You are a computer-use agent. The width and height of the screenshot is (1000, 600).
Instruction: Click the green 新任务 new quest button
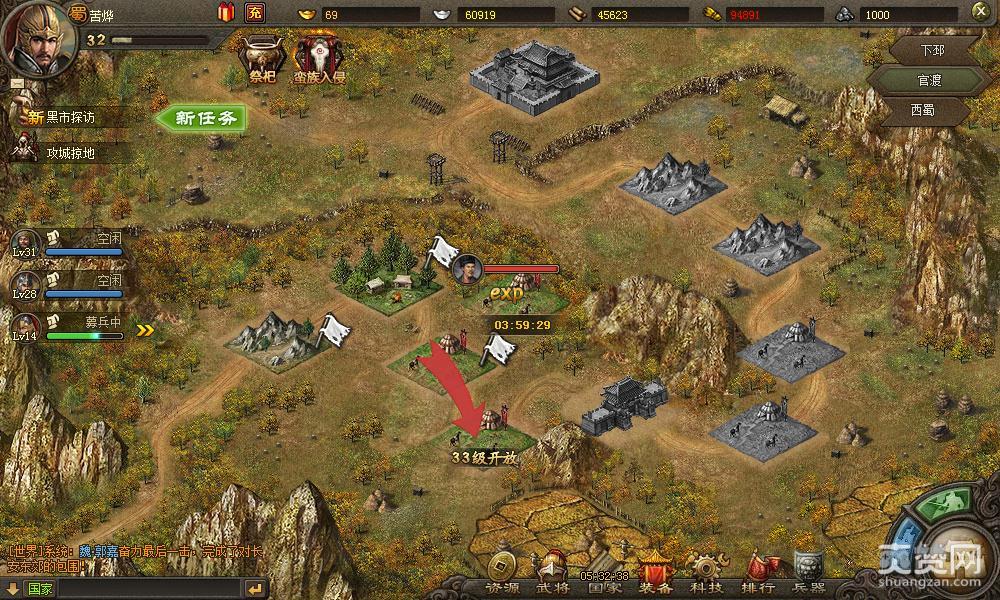click(203, 117)
